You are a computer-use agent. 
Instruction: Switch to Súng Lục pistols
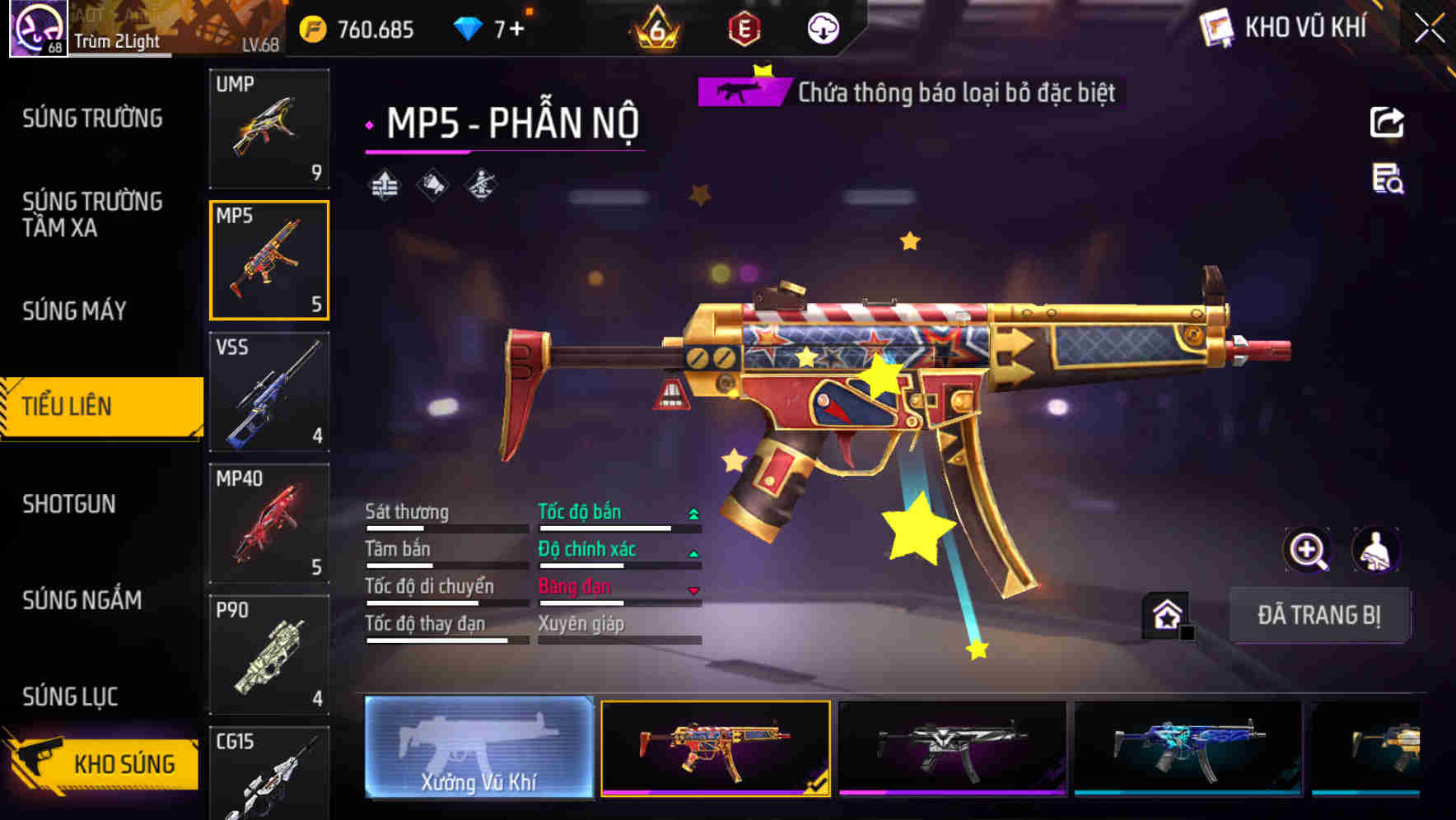[x=70, y=697]
